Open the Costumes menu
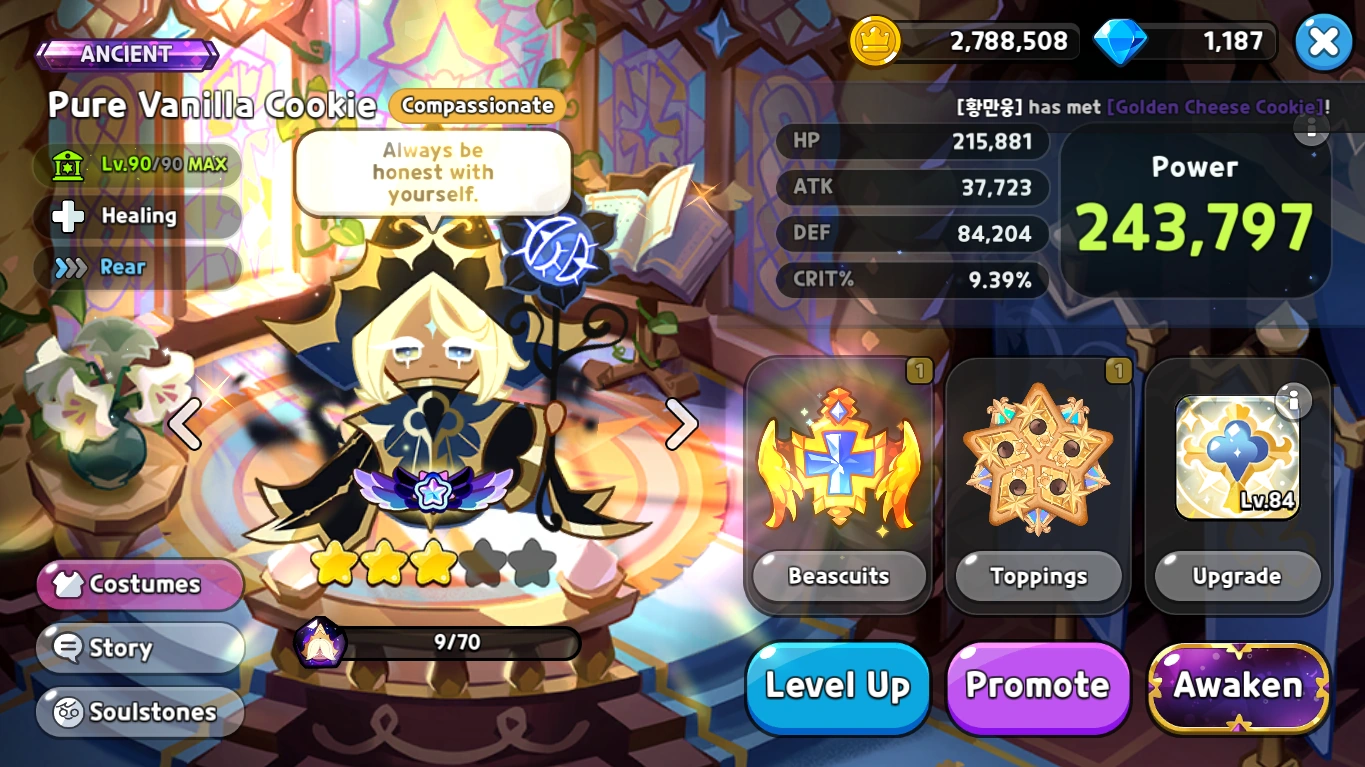The image size is (1365, 767). click(139, 583)
